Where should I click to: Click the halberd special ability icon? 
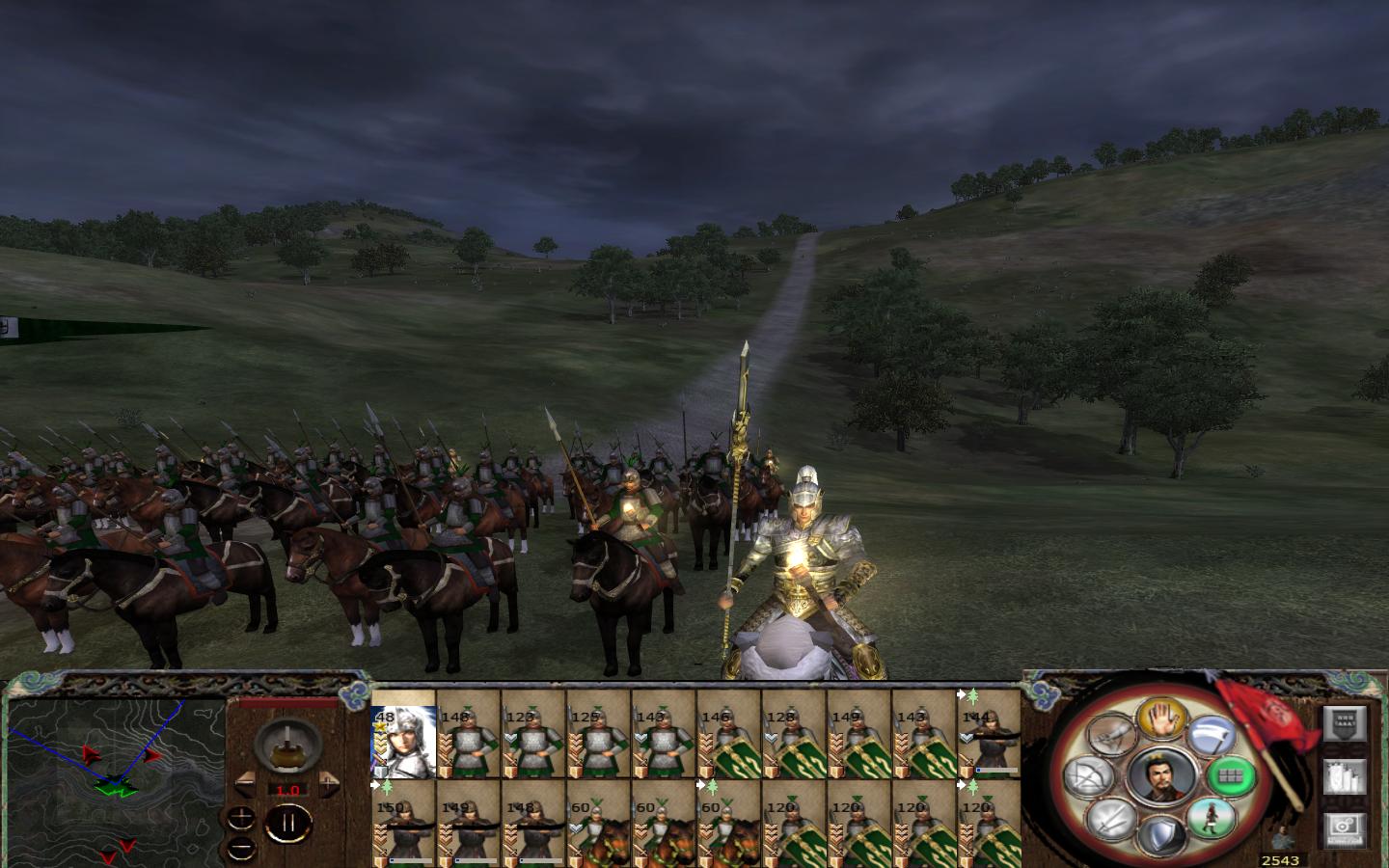(x=1212, y=735)
